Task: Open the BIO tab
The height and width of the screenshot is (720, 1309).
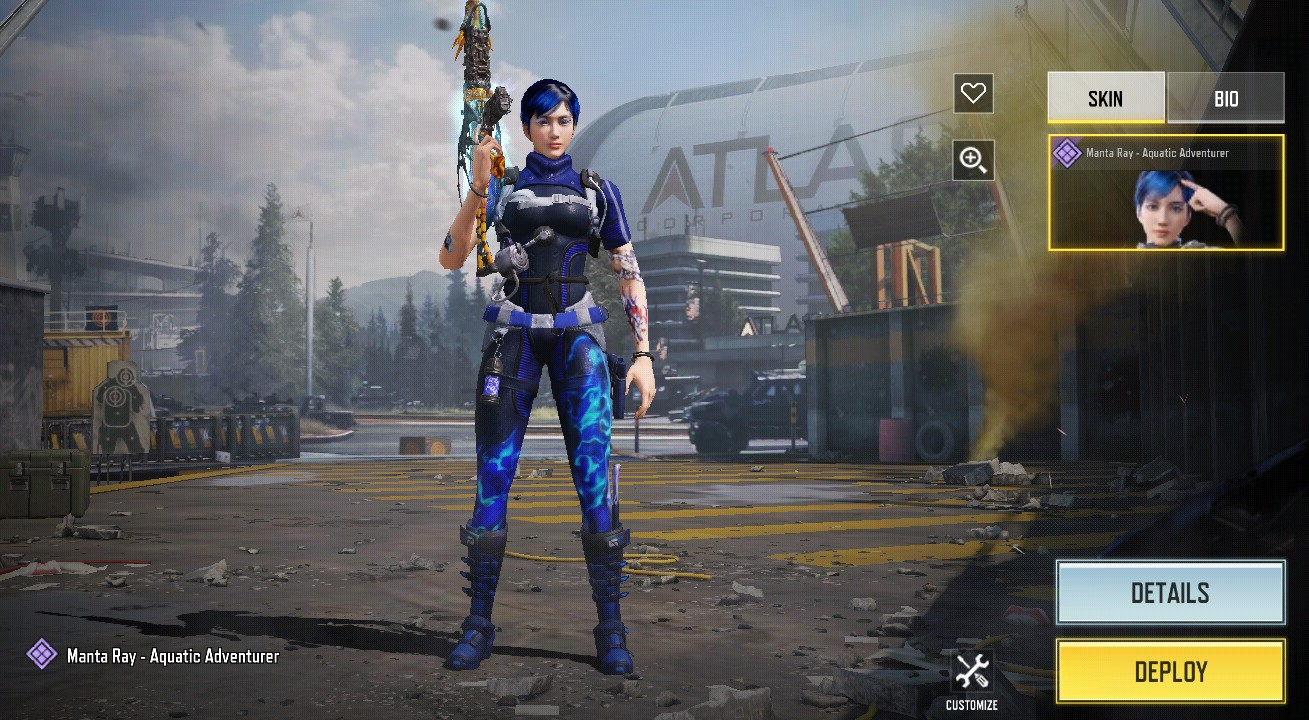Action: click(1225, 98)
